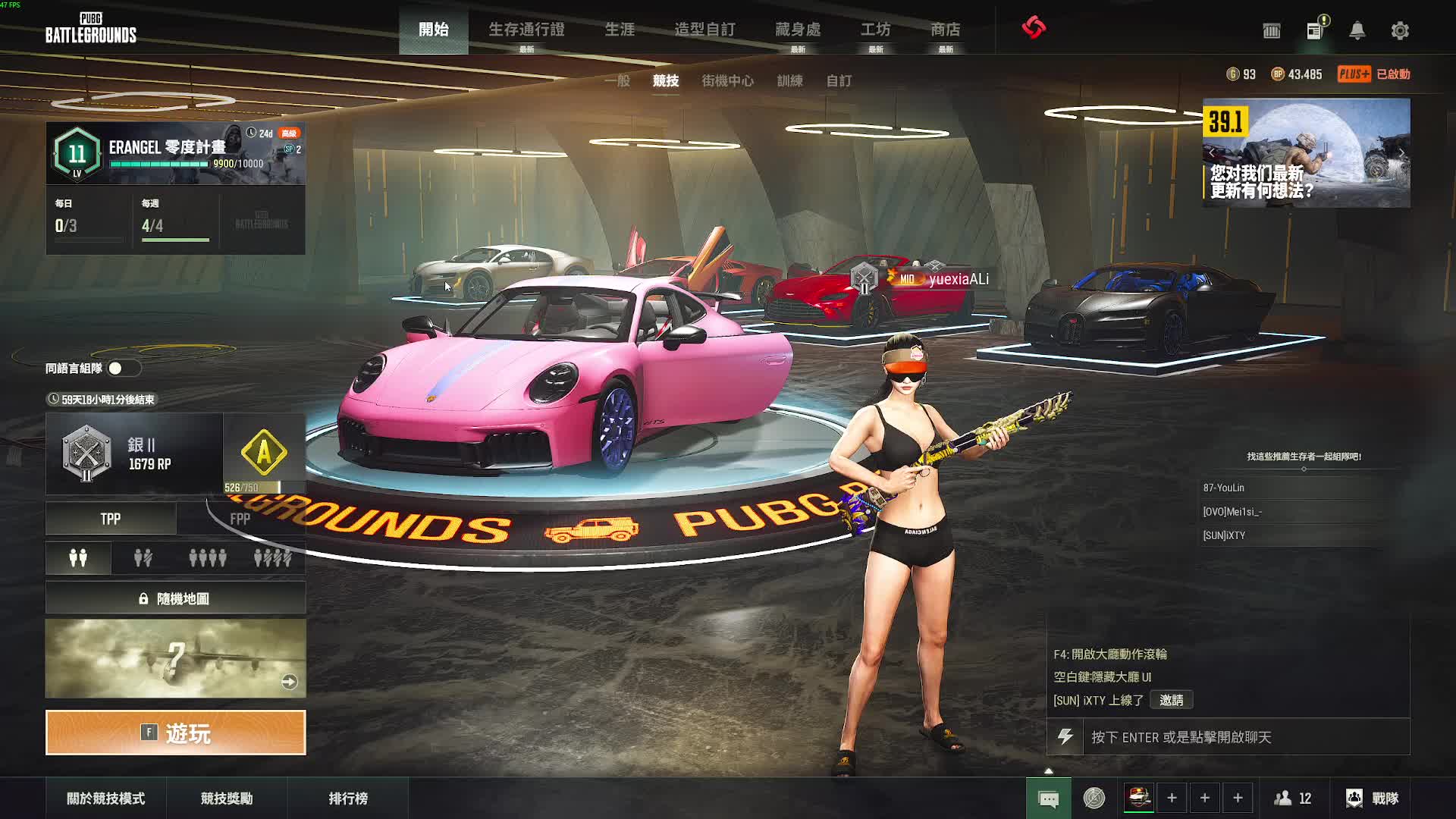
Task: Select TPP perspective mode
Action: pyautogui.click(x=111, y=519)
